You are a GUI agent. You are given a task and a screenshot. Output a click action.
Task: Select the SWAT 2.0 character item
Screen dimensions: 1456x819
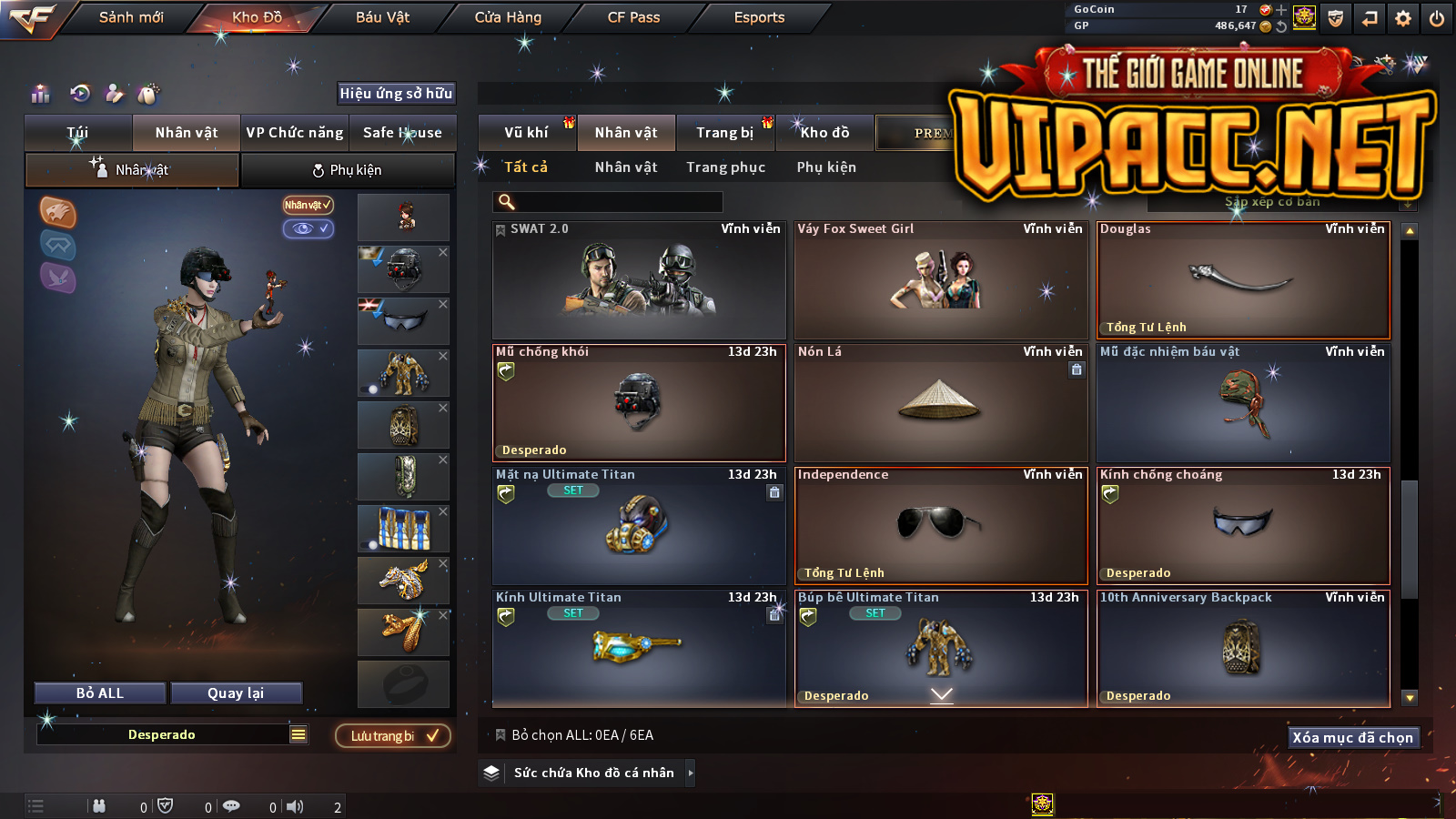(639, 280)
